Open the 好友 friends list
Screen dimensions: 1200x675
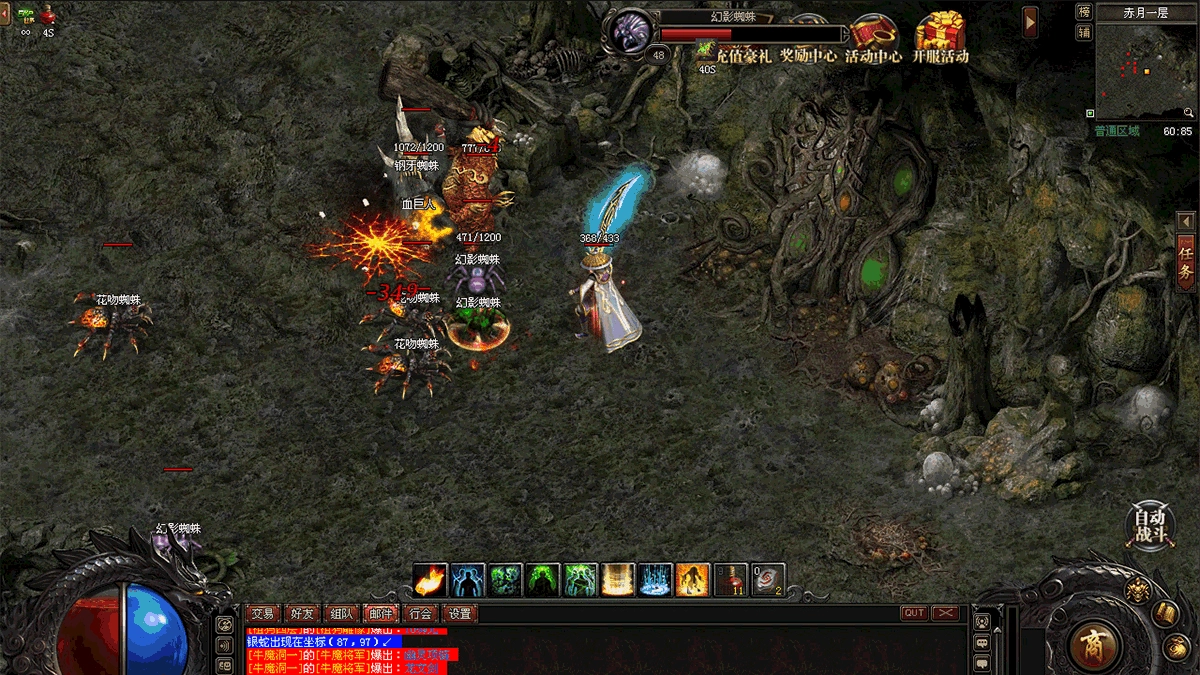[x=302, y=613]
